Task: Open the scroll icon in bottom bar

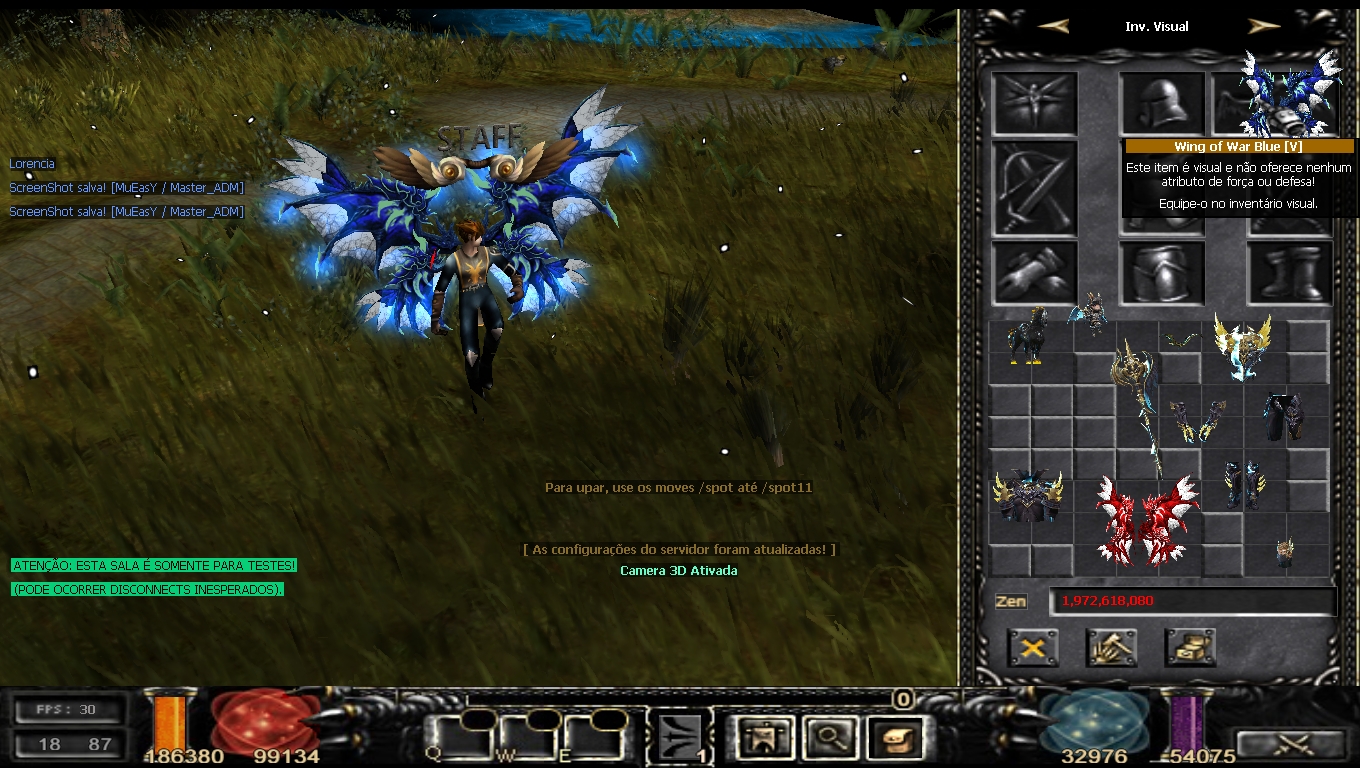Action: pyautogui.click(x=895, y=739)
